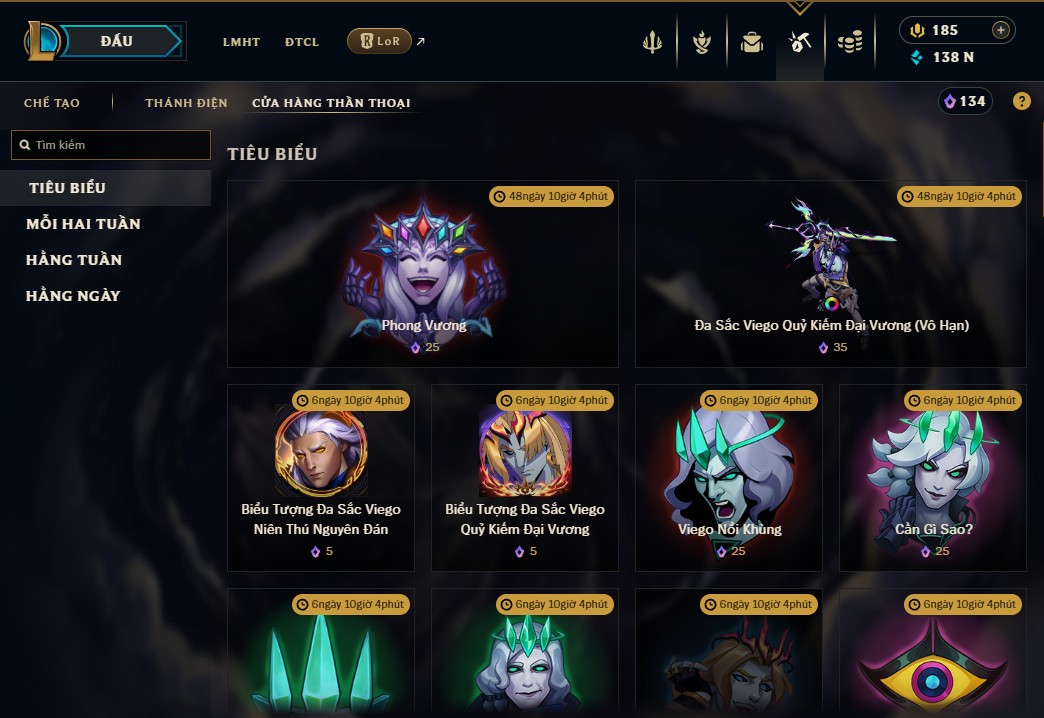The width and height of the screenshot is (1044, 718).
Task: Switch to Thánh Điện tab
Action: point(186,103)
